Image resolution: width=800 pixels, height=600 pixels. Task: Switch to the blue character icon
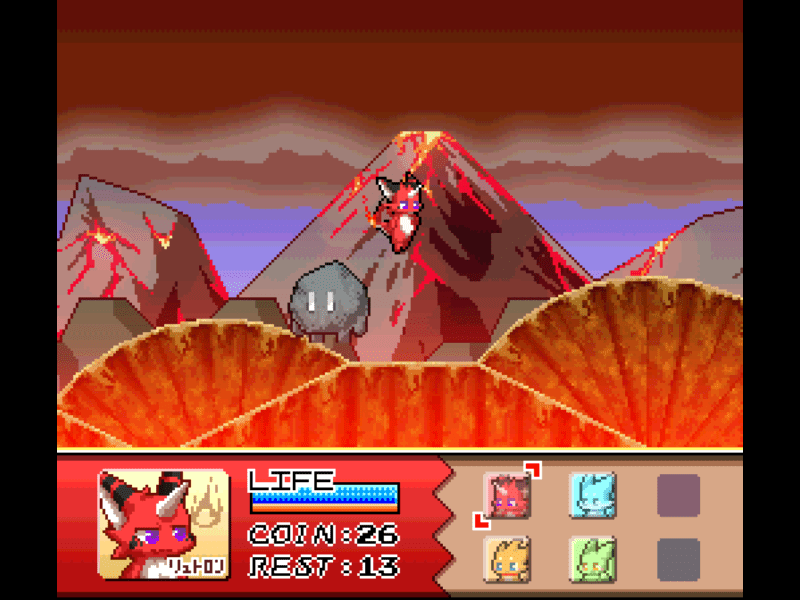[592, 494]
